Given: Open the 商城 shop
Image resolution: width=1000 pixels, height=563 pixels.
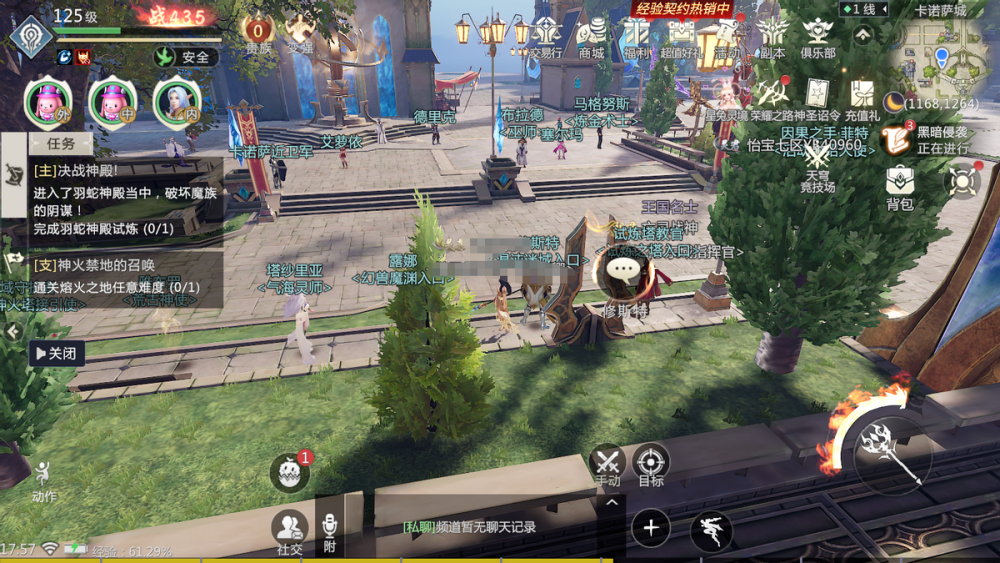Looking at the screenshot, I should (592, 35).
